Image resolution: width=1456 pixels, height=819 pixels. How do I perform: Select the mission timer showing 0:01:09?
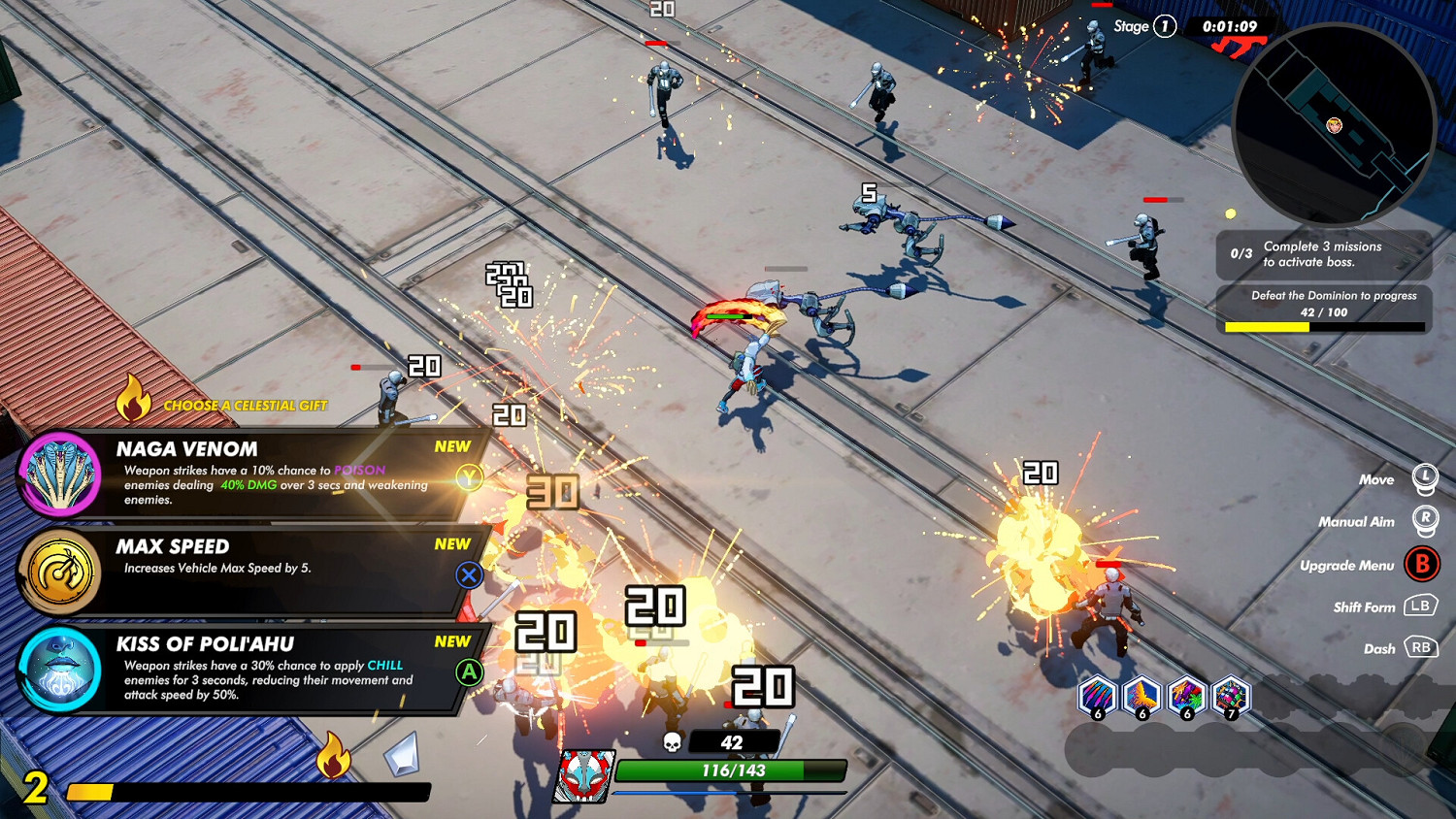click(x=1228, y=26)
